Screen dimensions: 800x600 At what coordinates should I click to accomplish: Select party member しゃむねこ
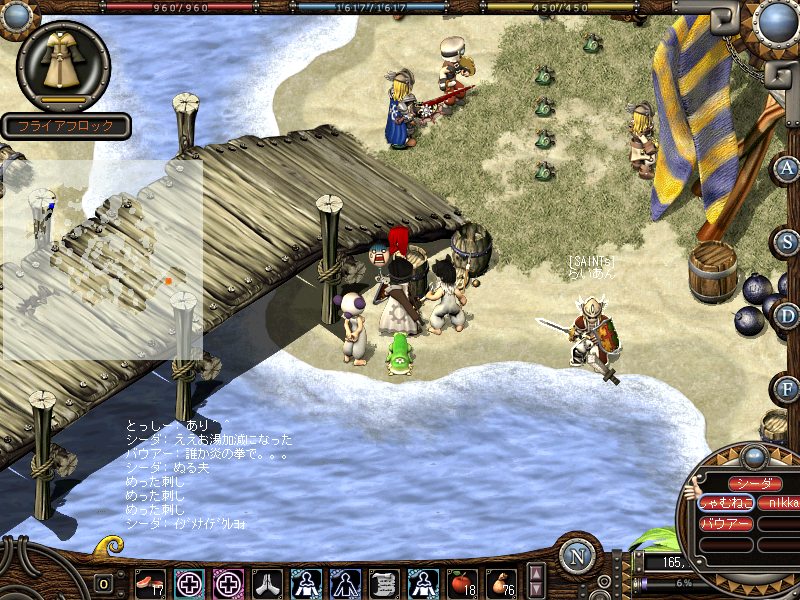(725, 503)
